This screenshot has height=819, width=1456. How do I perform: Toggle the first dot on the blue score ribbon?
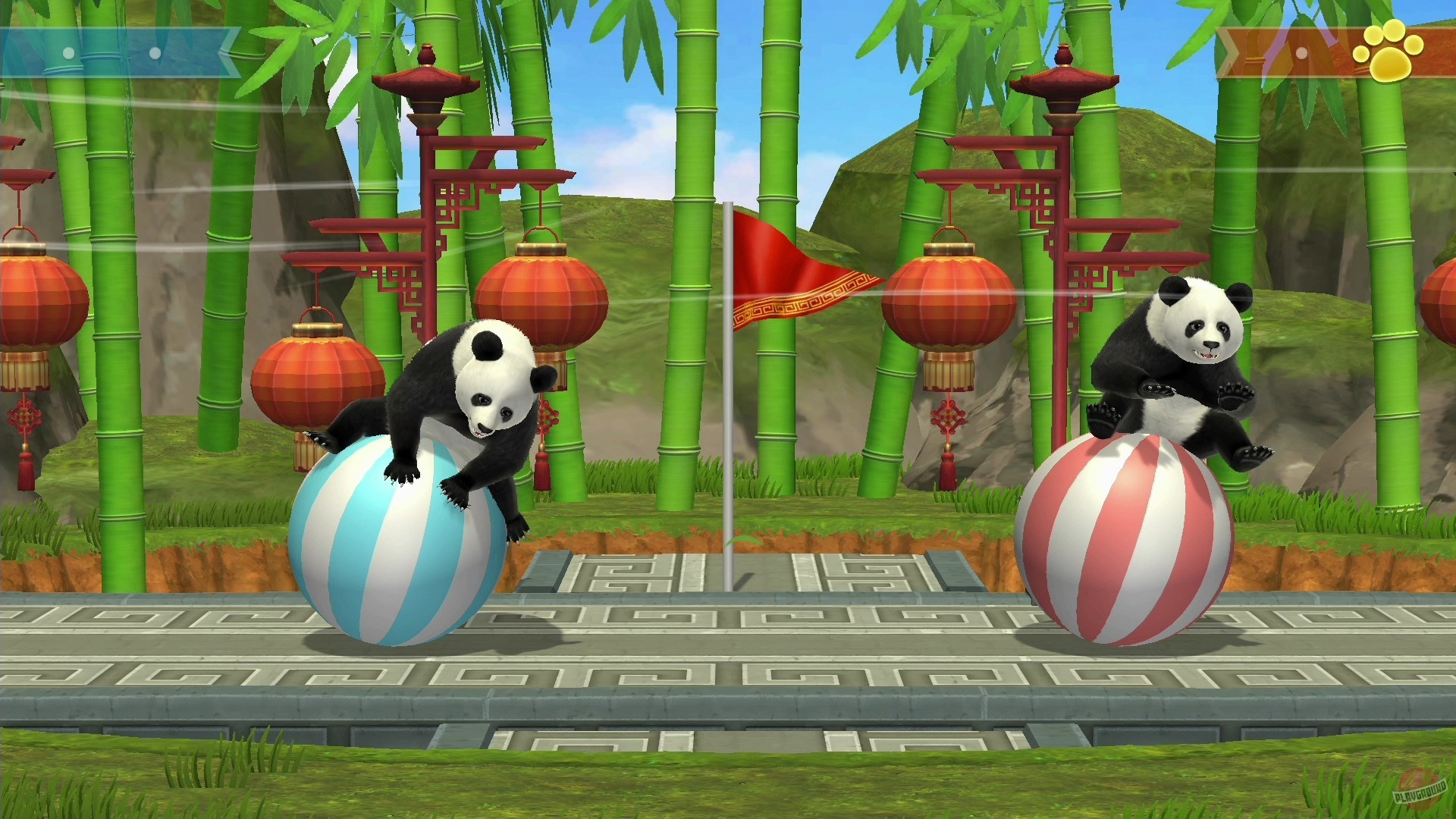point(67,55)
